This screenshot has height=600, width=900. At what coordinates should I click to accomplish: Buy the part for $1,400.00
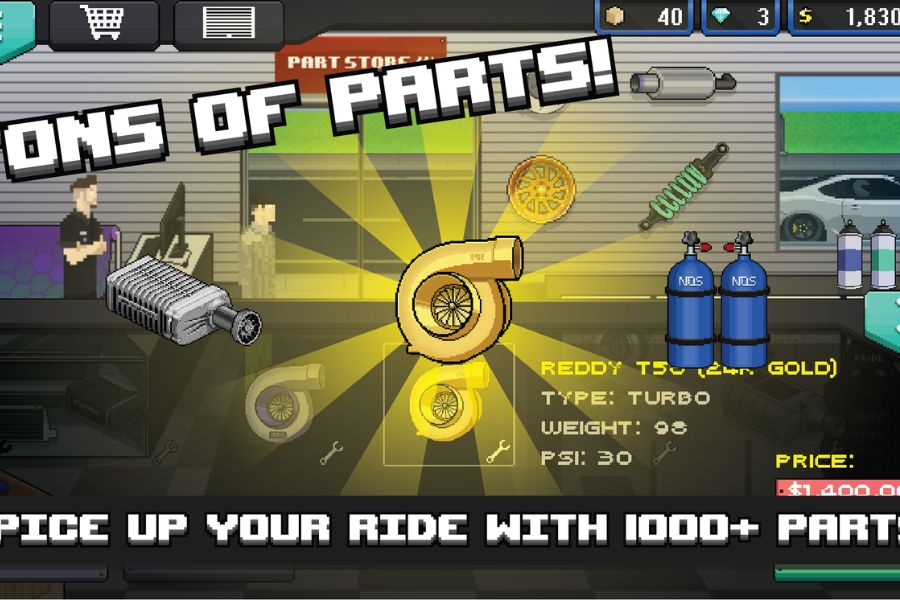tap(840, 489)
